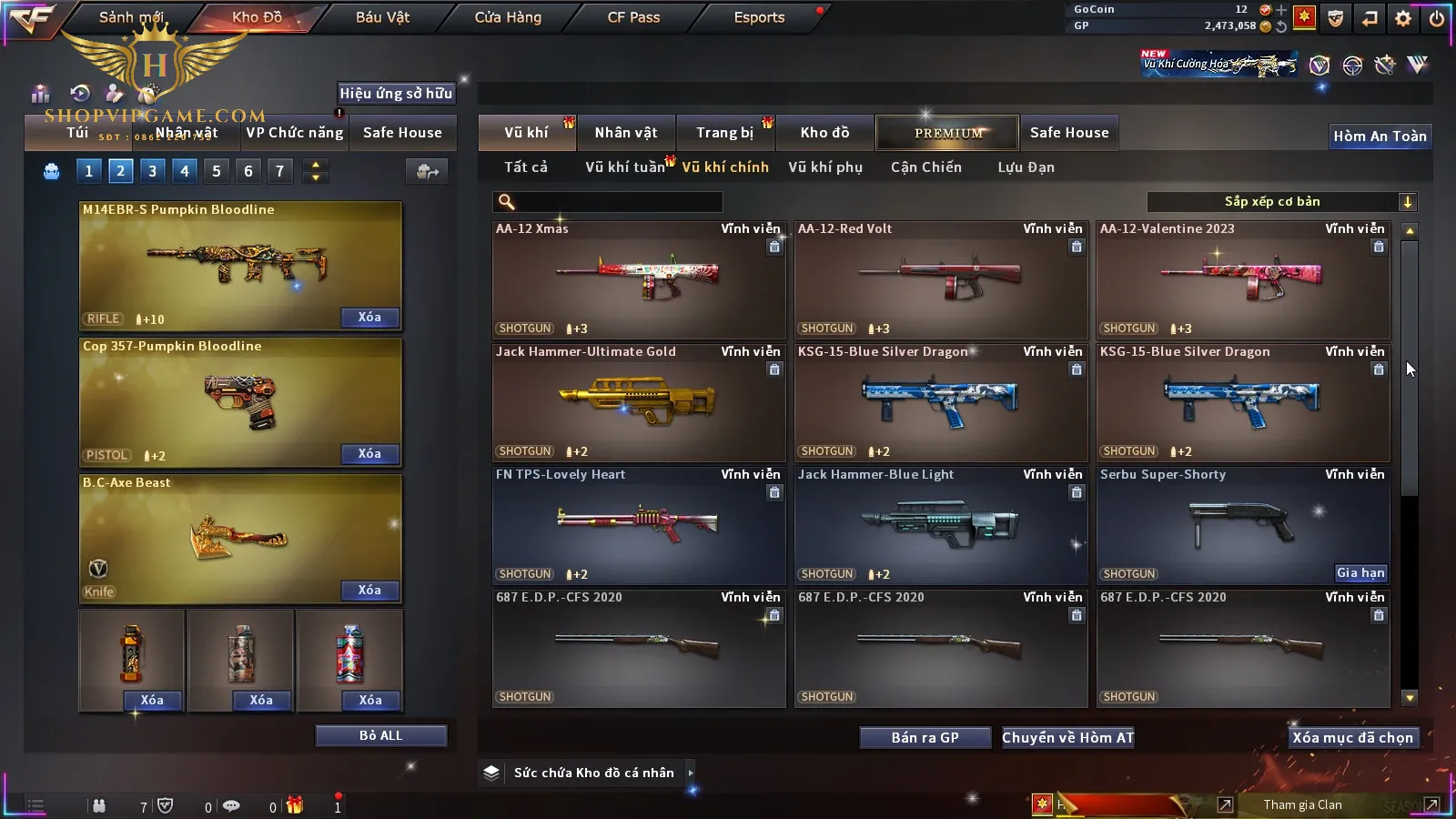Screen dimensions: 1456x819
Task: Click Chuyển về Hòm AT button
Action: (x=1067, y=737)
